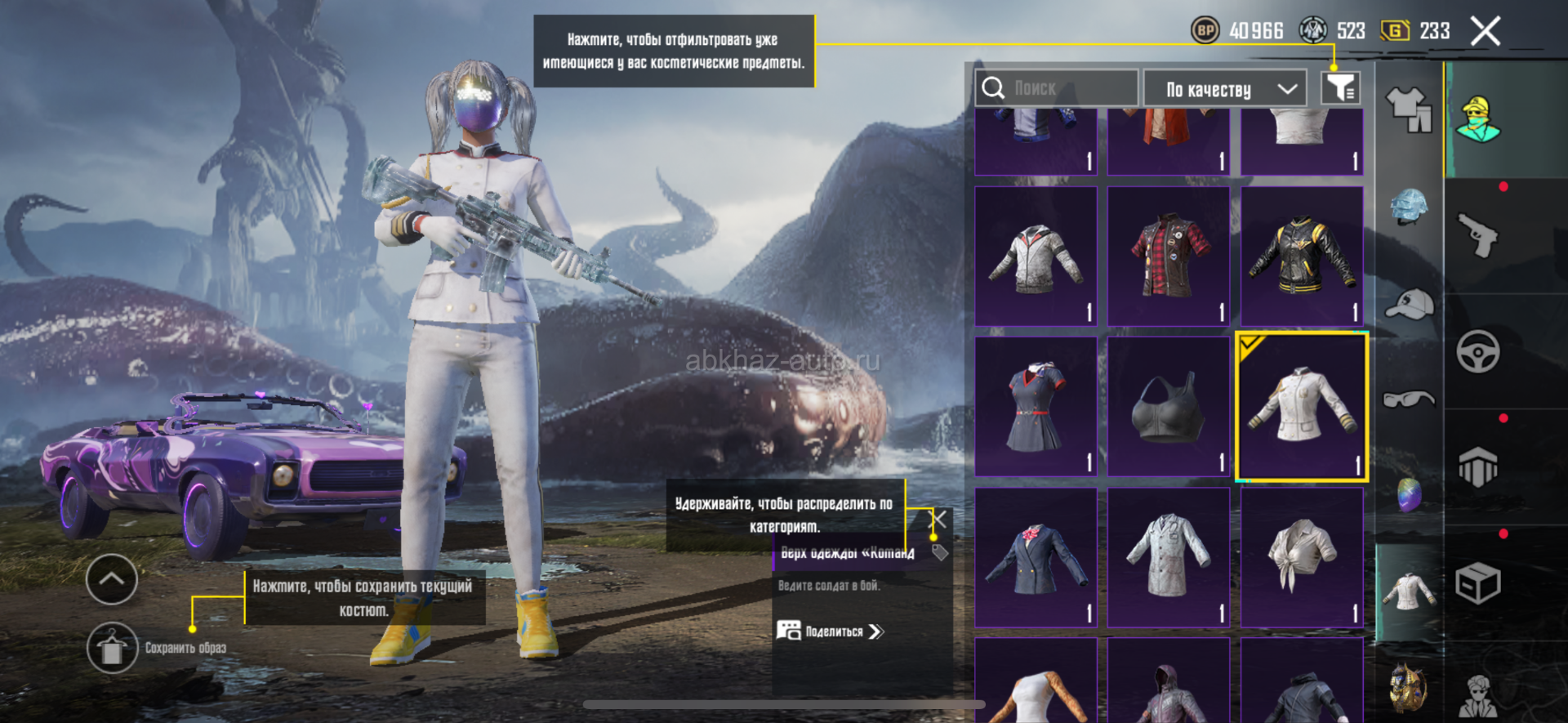Select the equipped white commander jacket
The width and height of the screenshot is (1568, 723).
pos(1302,407)
